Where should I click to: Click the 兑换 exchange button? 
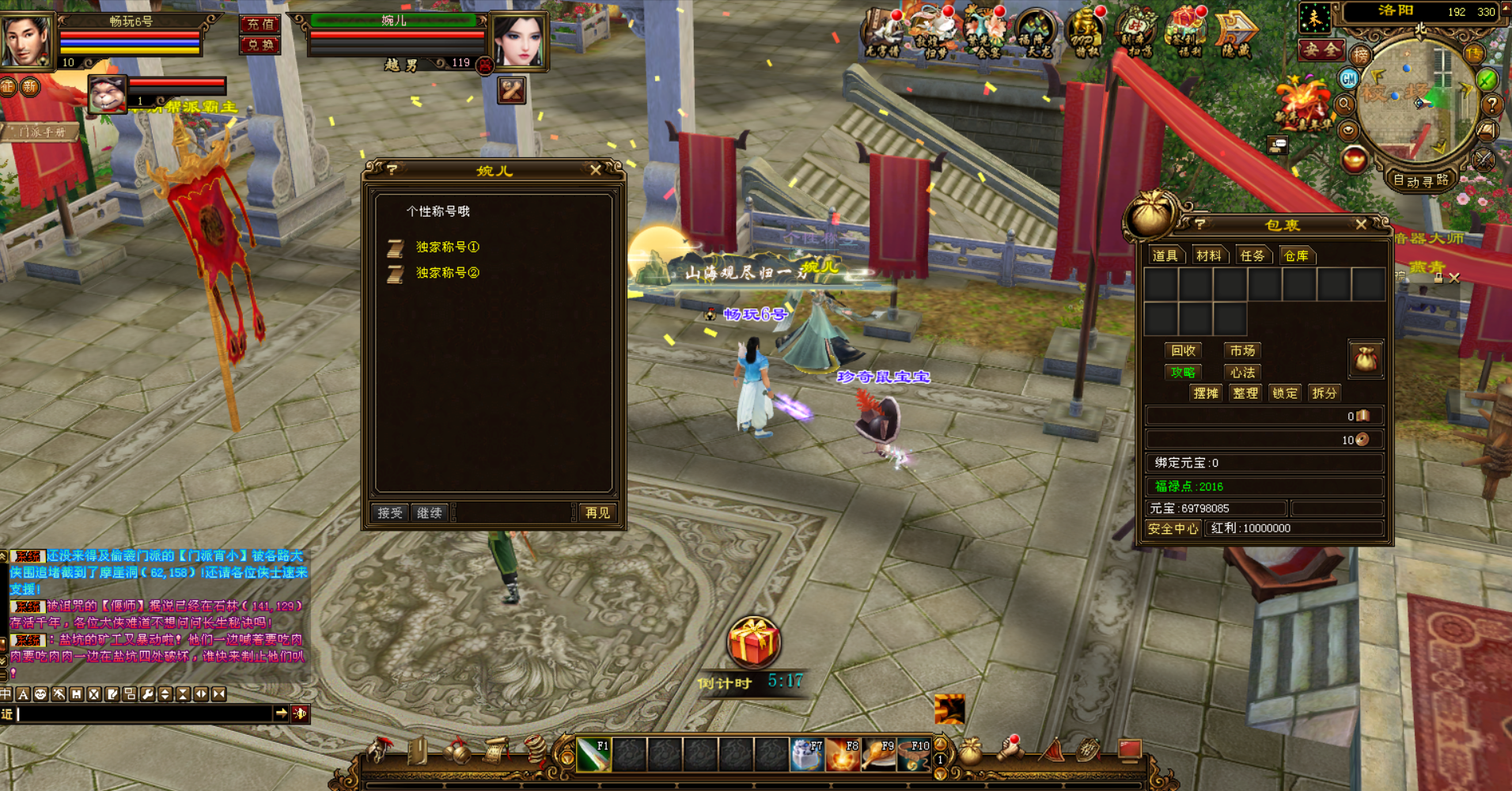260,45
